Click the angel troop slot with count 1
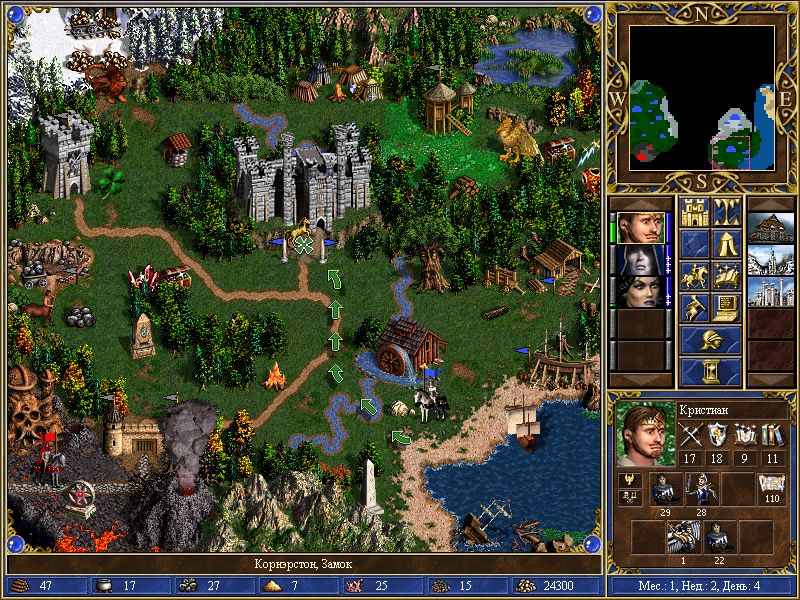 coord(684,538)
